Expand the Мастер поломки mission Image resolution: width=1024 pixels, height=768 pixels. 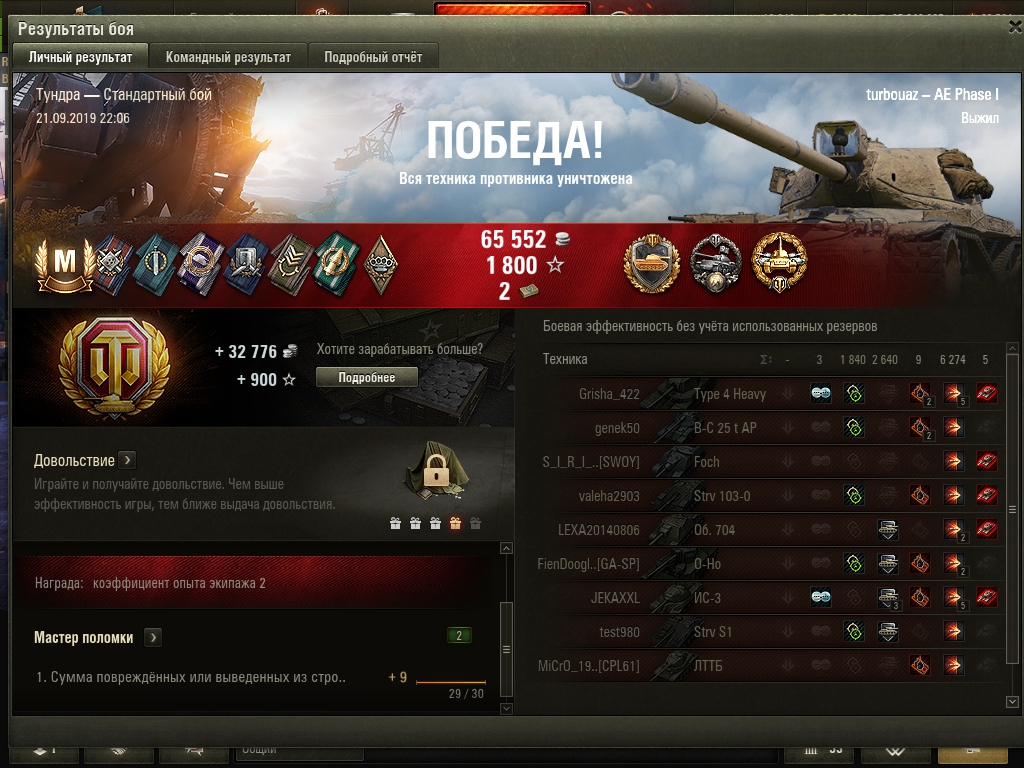(x=153, y=637)
